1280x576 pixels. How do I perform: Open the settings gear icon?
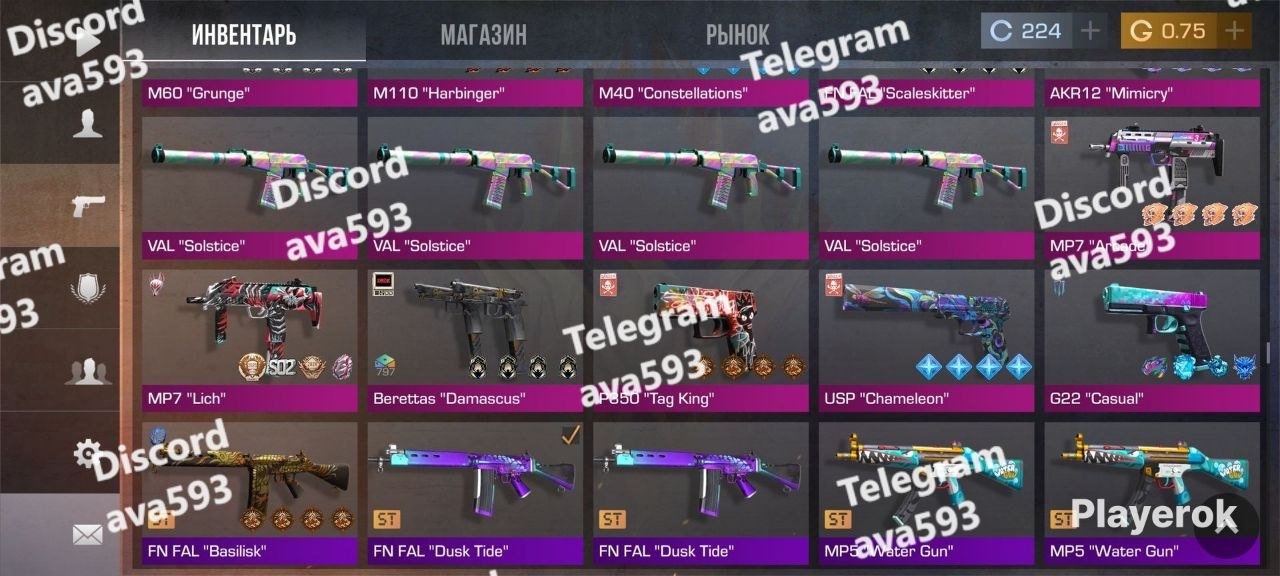click(x=88, y=454)
